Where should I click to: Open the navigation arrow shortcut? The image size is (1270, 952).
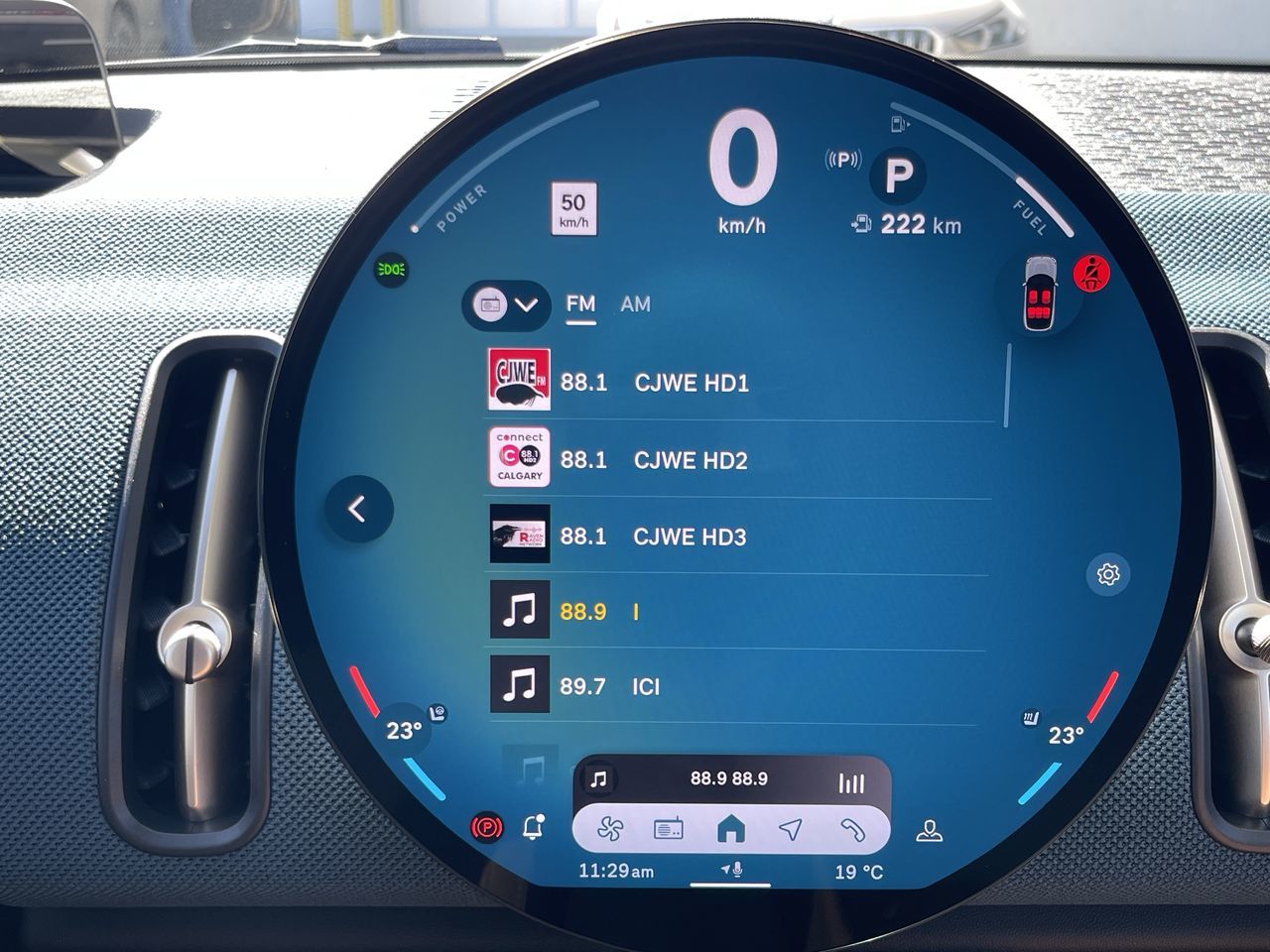tap(791, 829)
